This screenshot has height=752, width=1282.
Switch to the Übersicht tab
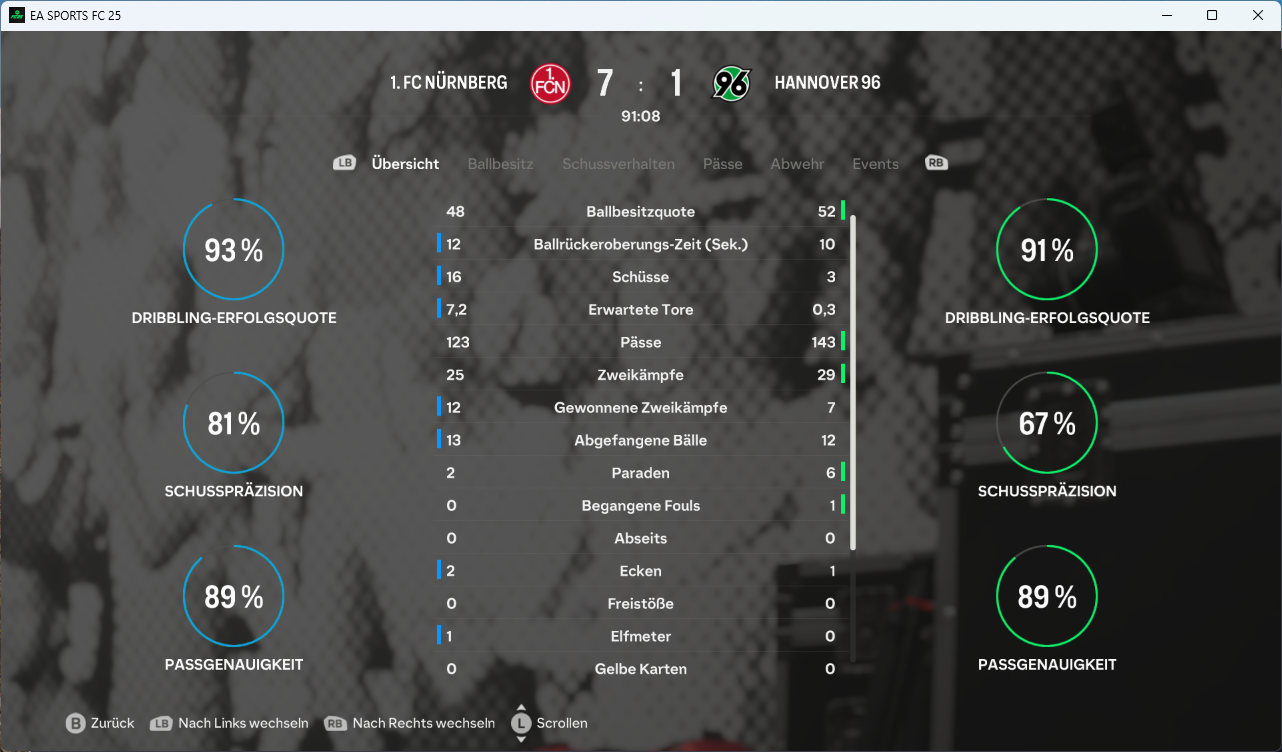coord(405,164)
